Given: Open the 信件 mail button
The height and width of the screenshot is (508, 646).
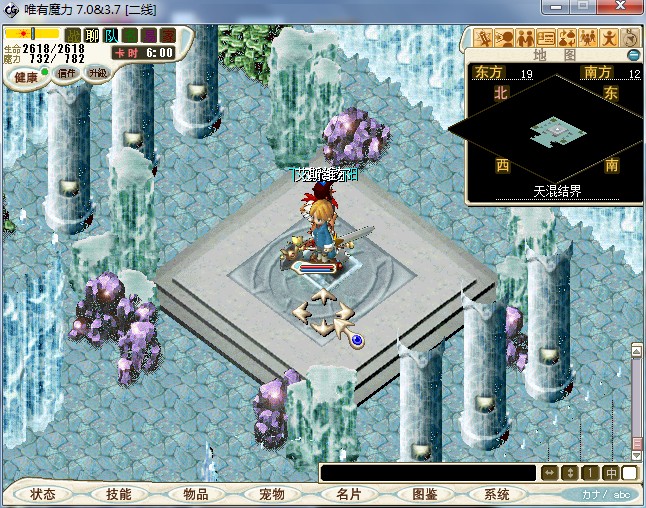Looking at the screenshot, I should (69, 73).
